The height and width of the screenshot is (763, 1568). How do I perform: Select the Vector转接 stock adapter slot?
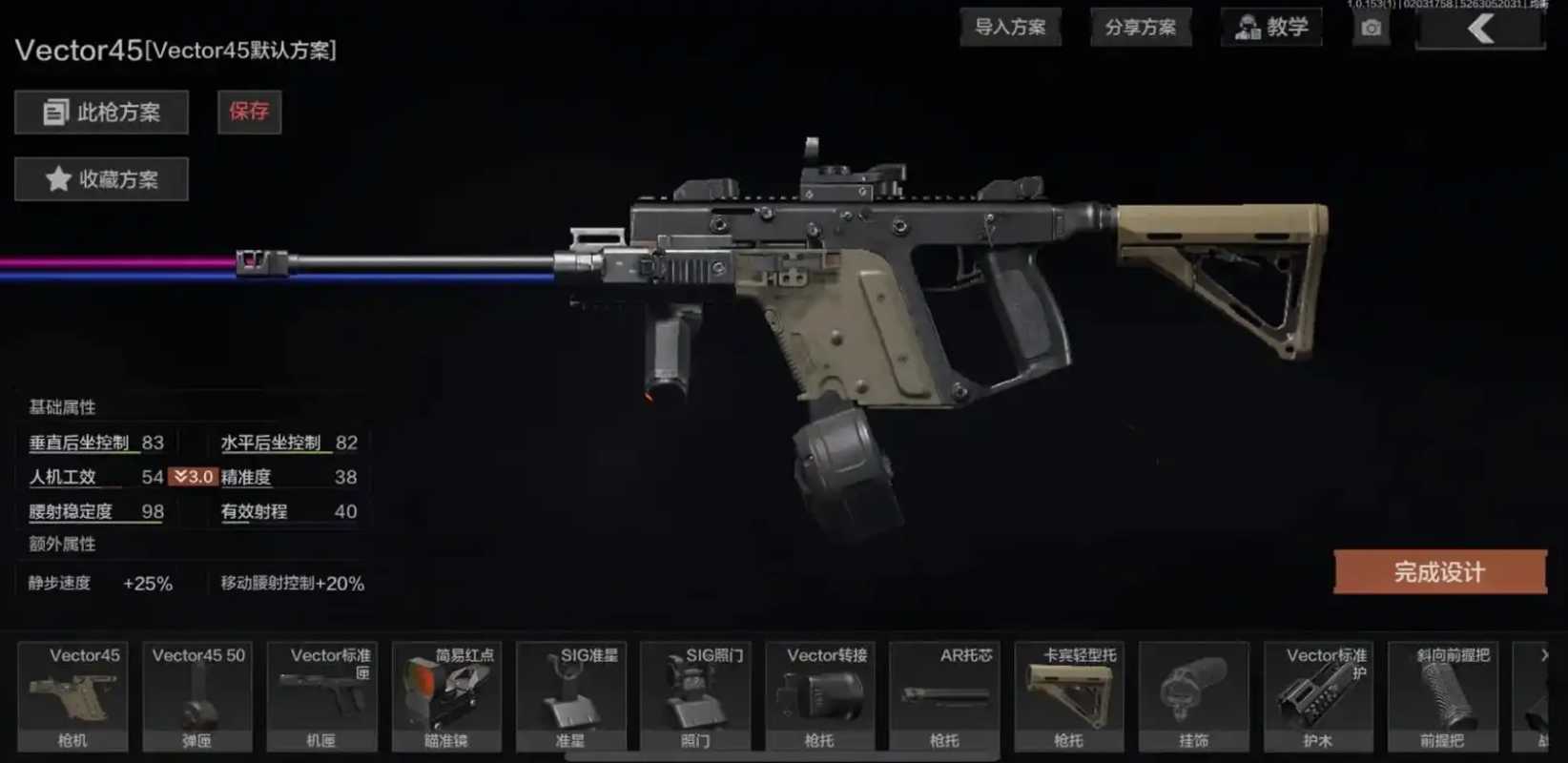(x=819, y=696)
